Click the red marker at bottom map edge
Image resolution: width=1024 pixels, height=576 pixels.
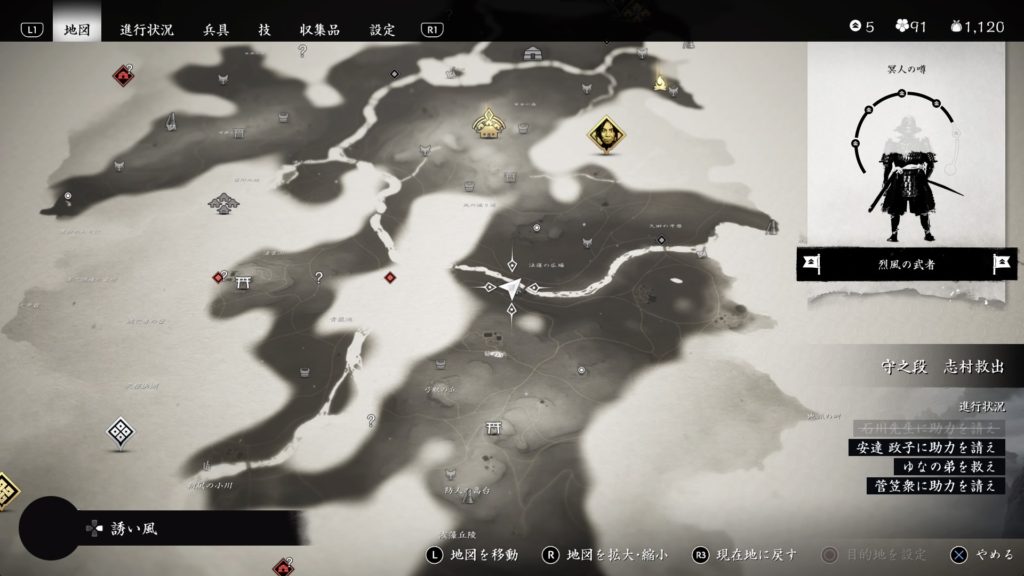(283, 567)
